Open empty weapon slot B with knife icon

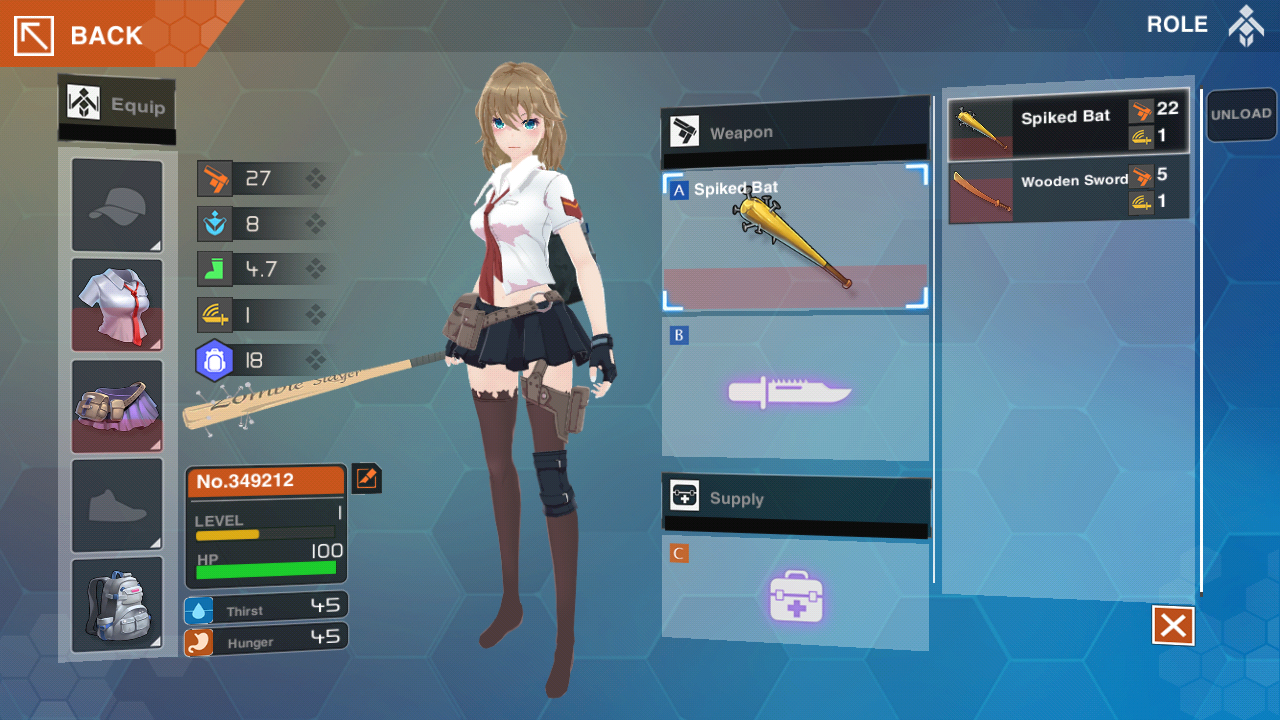tap(795, 390)
